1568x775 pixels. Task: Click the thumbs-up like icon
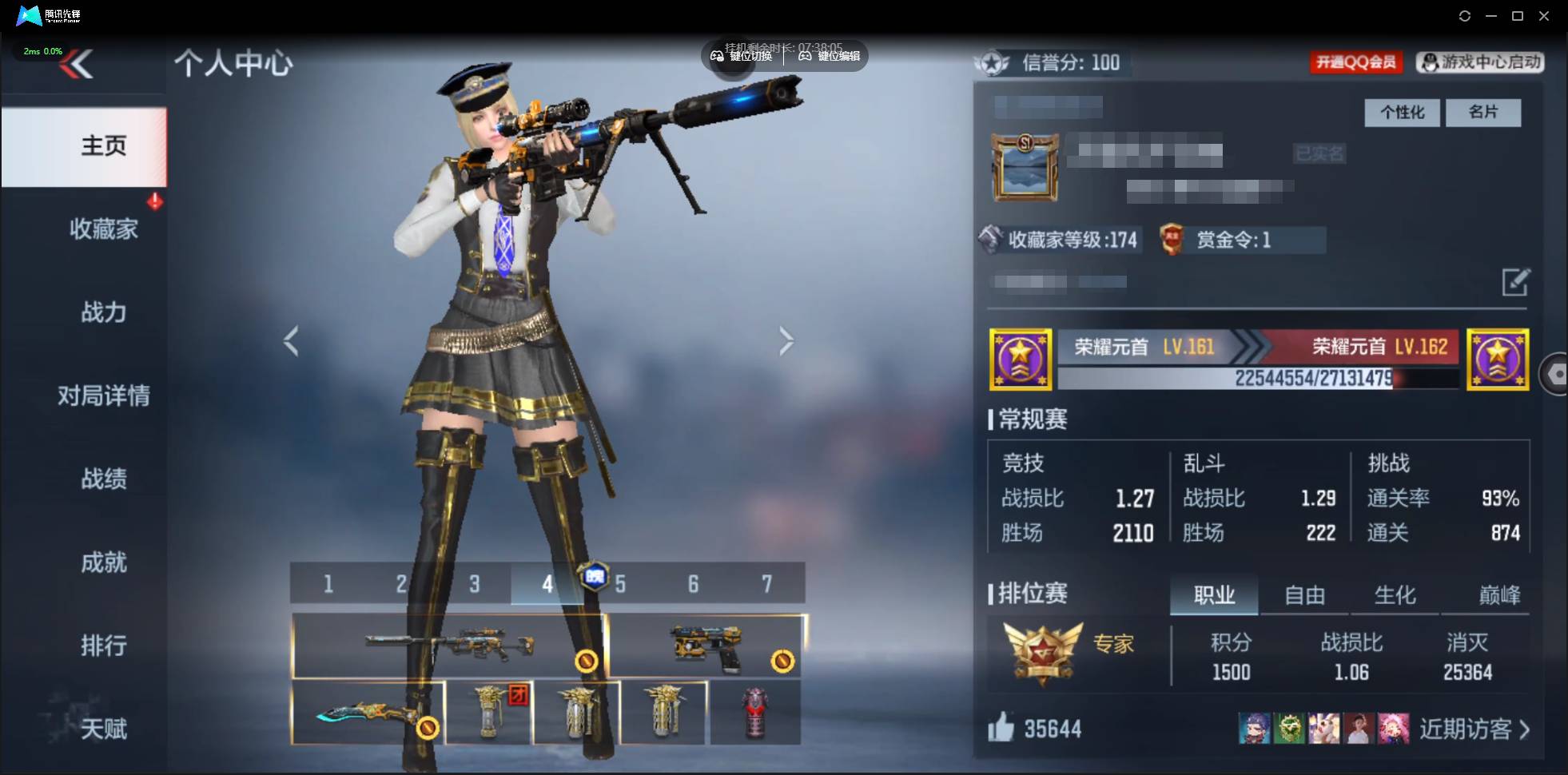[1004, 728]
